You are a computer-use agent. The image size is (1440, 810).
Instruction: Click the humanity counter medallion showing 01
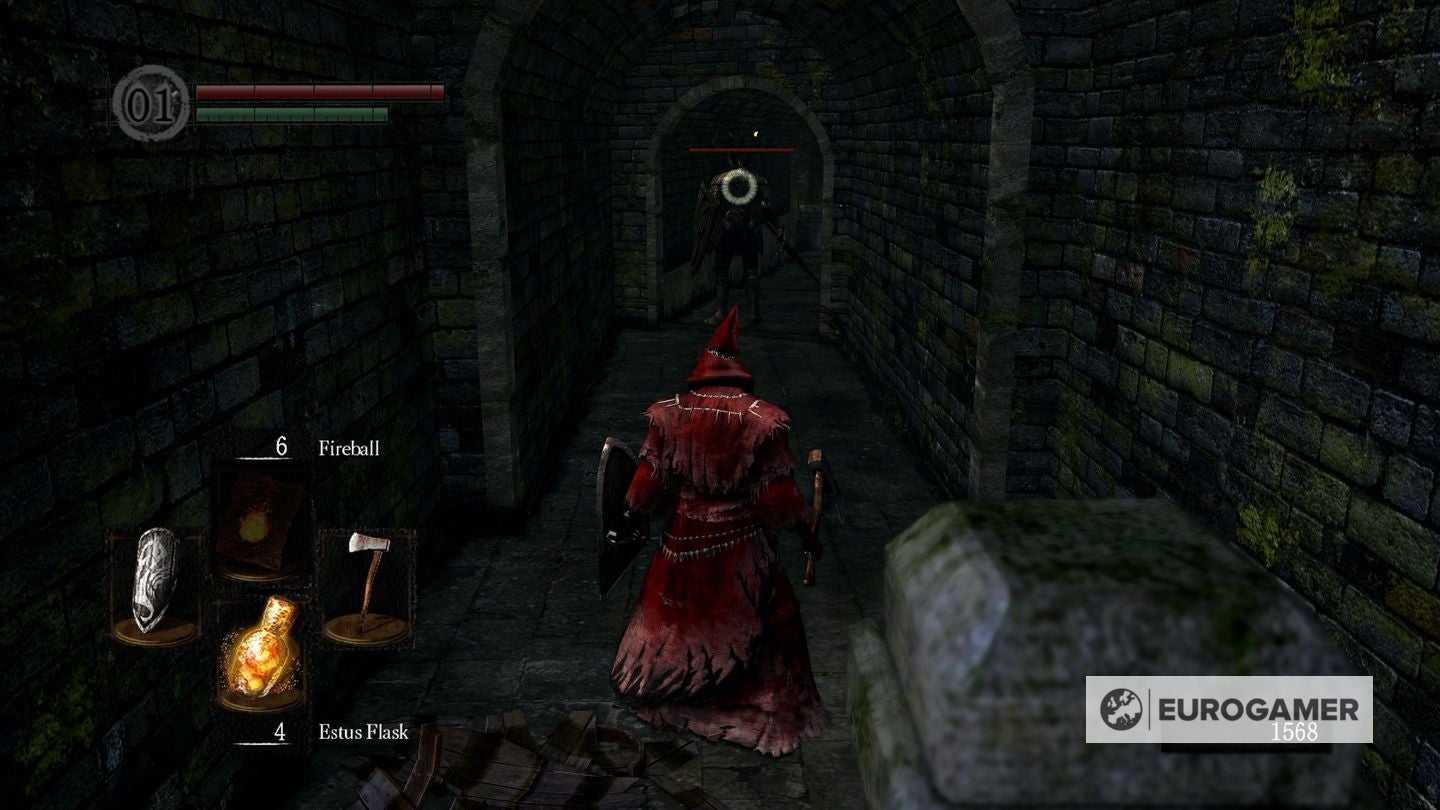tap(148, 99)
